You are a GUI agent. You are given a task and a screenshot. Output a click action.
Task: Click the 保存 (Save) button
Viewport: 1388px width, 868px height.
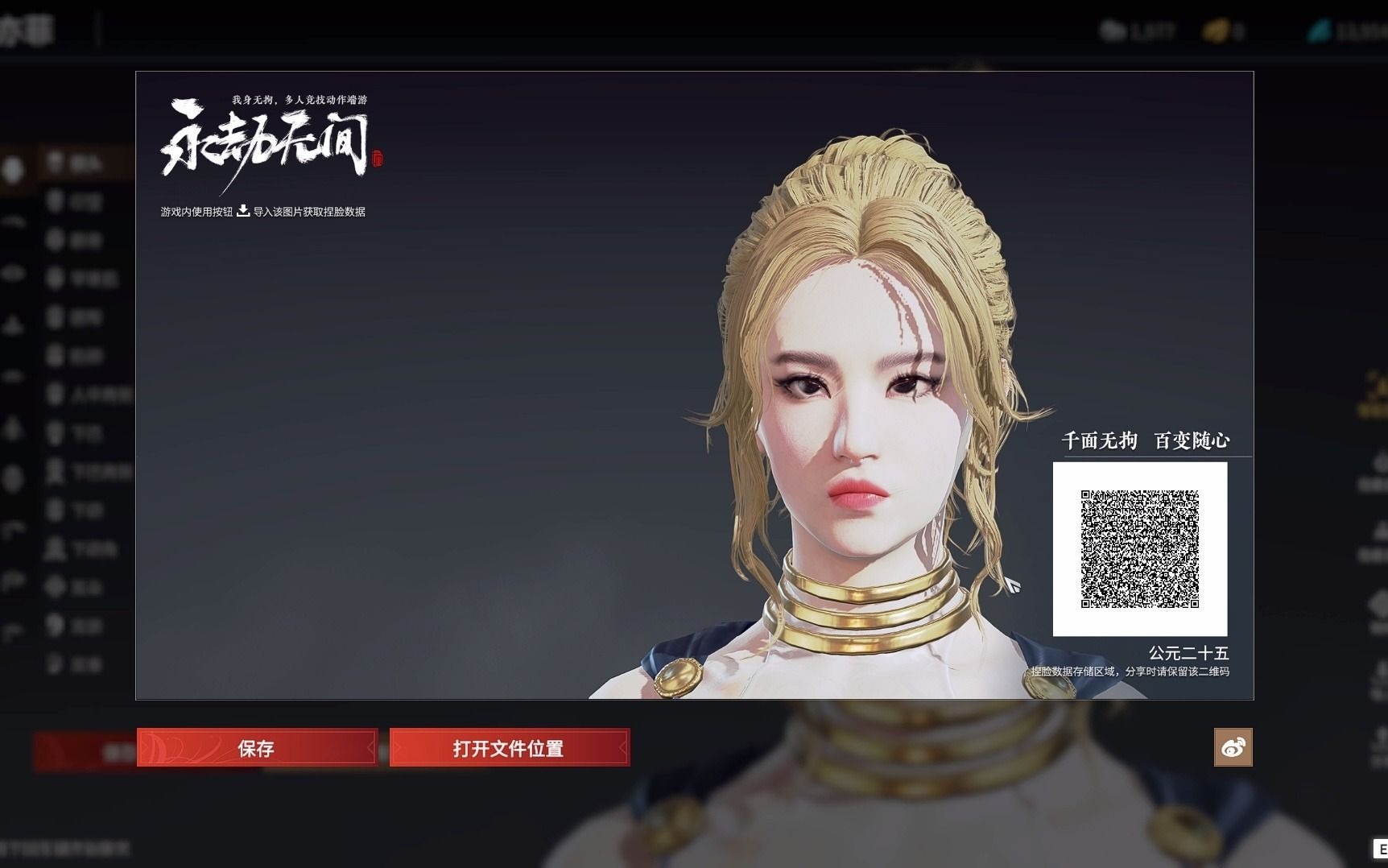[256, 747]
